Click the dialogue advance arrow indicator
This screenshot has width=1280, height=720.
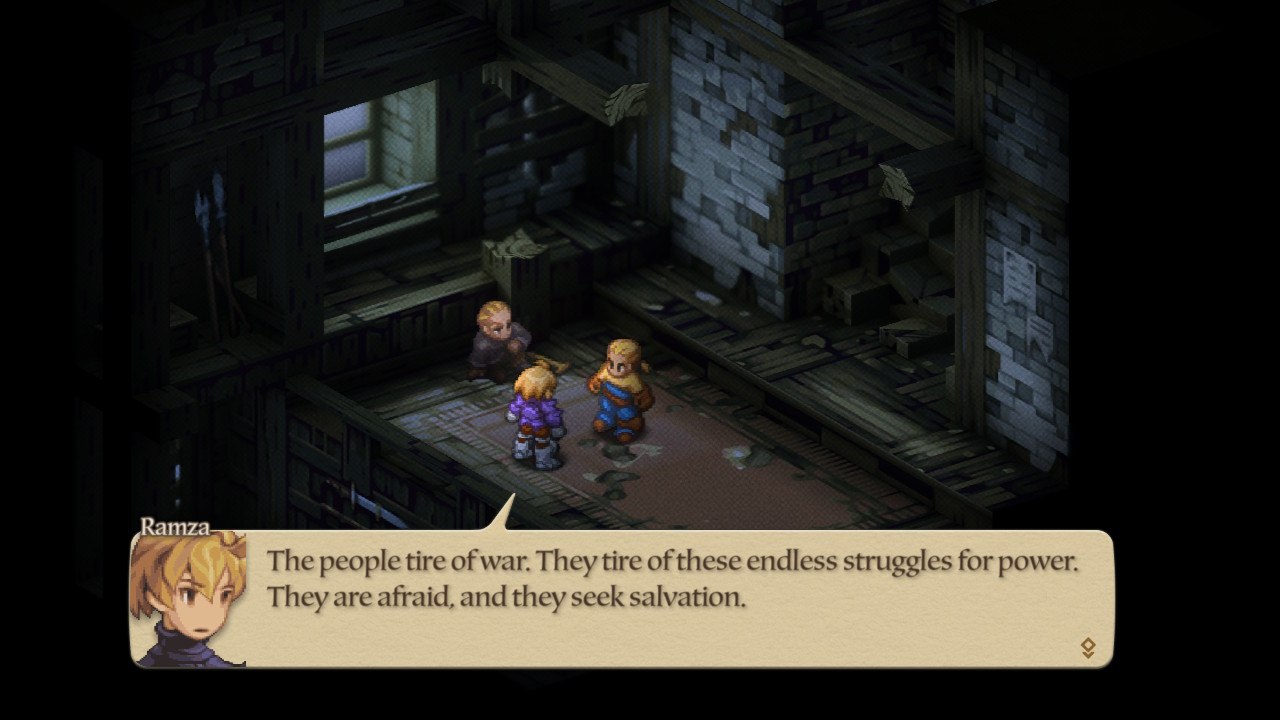pos(1088,648)
